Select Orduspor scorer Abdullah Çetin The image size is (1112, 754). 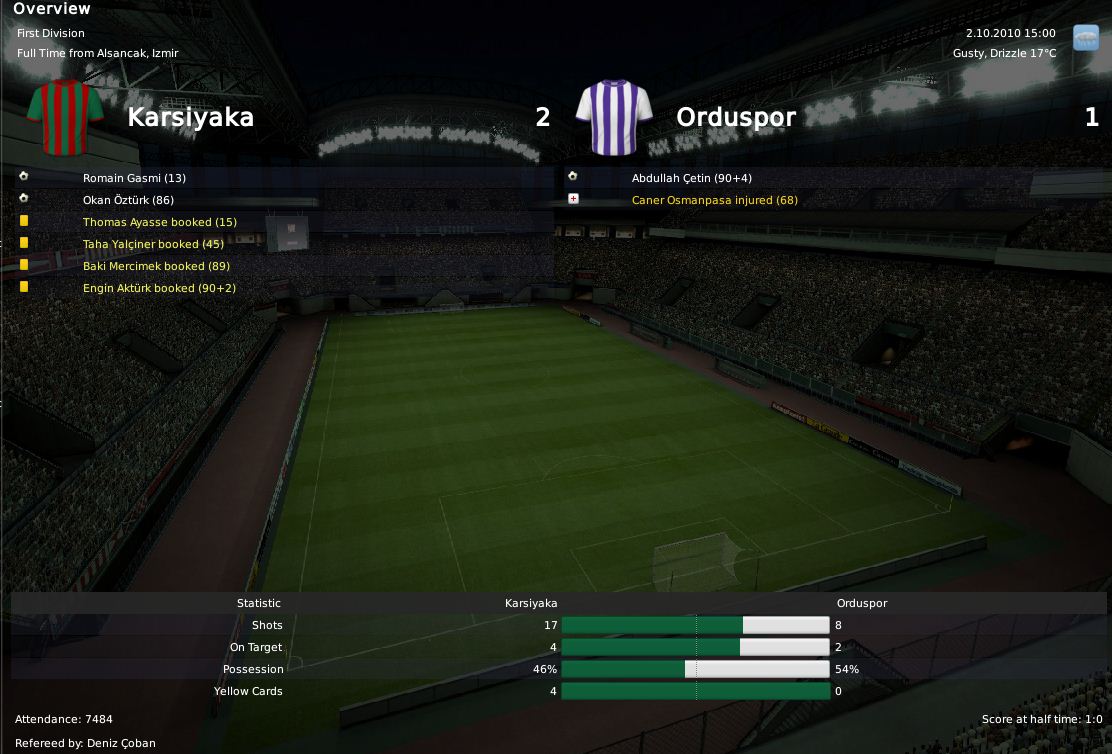coord(691,178)
